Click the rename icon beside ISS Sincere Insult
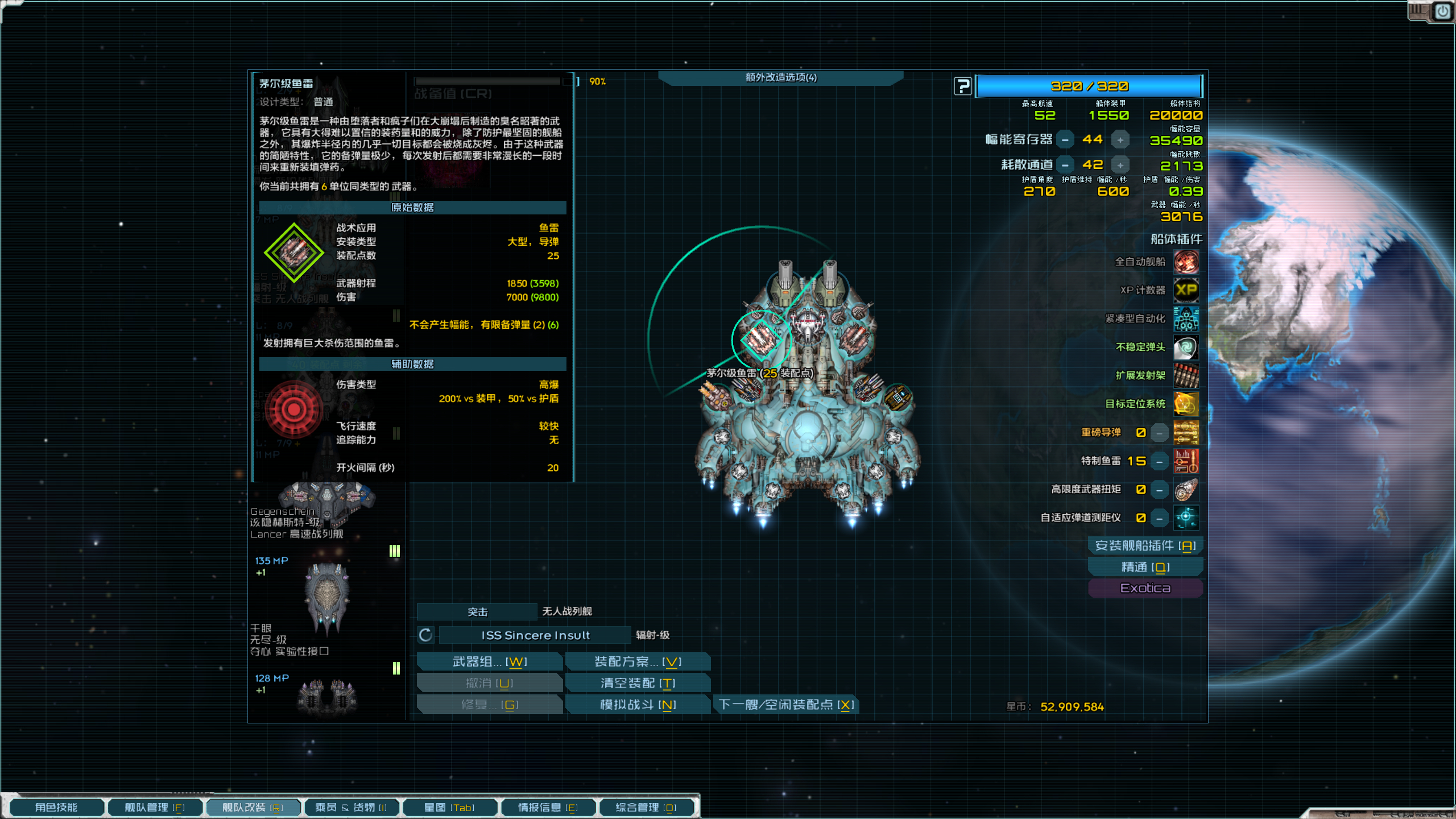Viewport: 1456px width, 819px height. tap(425, 635)
